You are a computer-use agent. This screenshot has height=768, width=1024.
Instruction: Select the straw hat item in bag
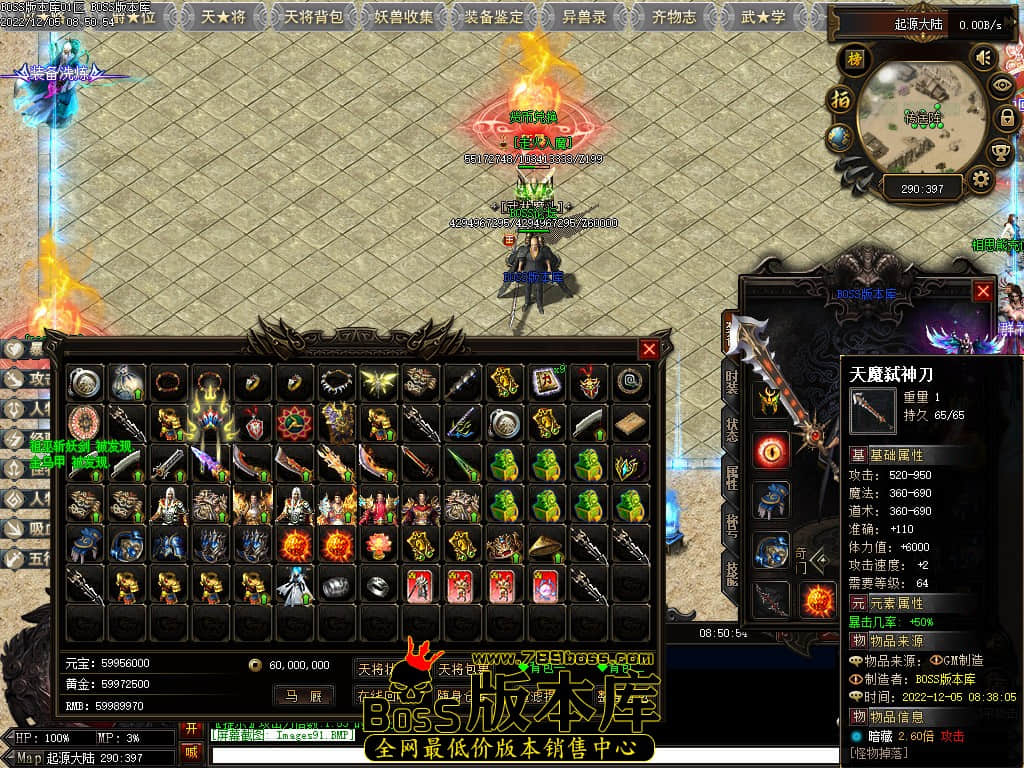[x=546, y=546]
